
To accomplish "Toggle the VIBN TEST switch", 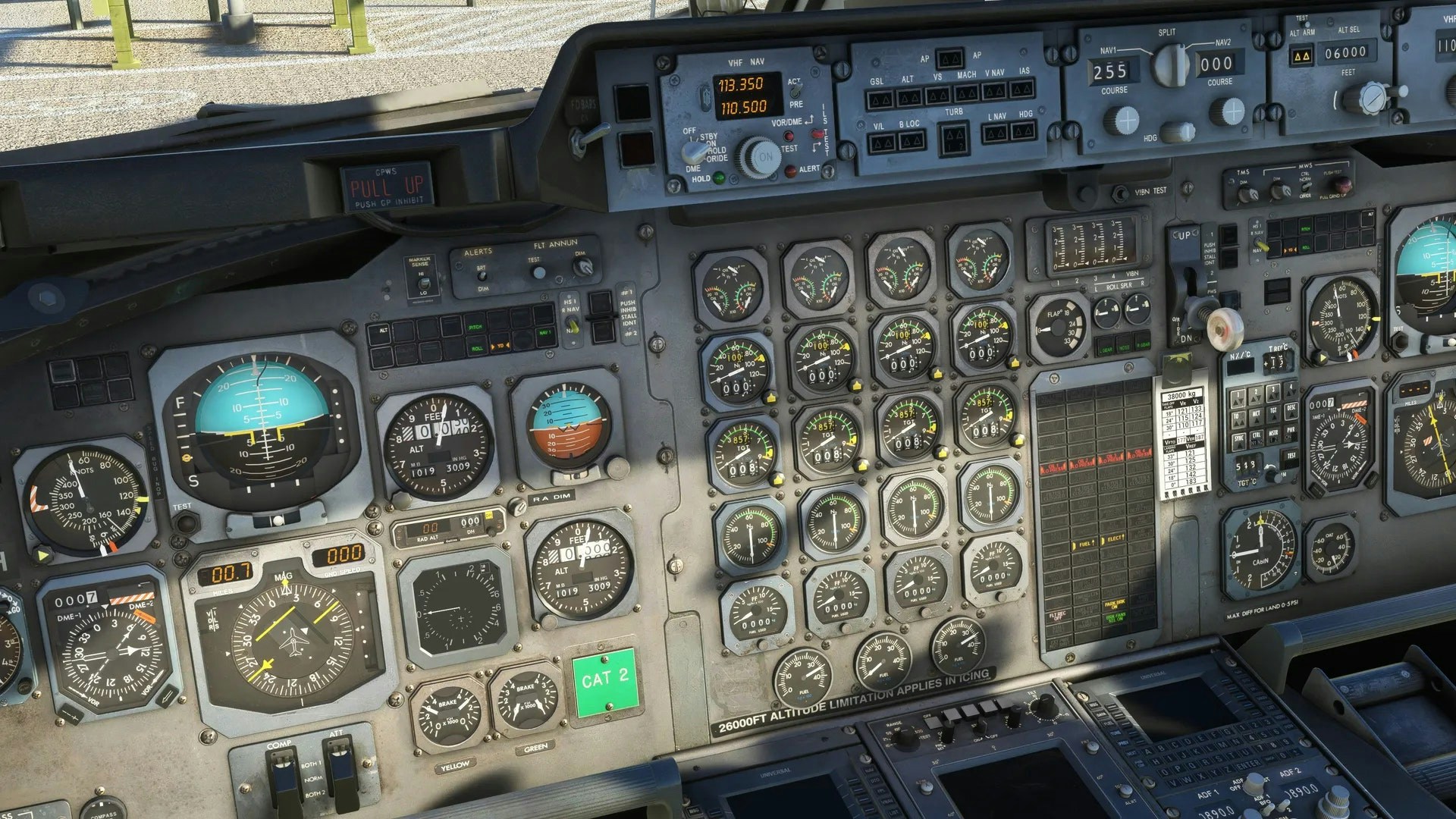I will pos(1121,193).
